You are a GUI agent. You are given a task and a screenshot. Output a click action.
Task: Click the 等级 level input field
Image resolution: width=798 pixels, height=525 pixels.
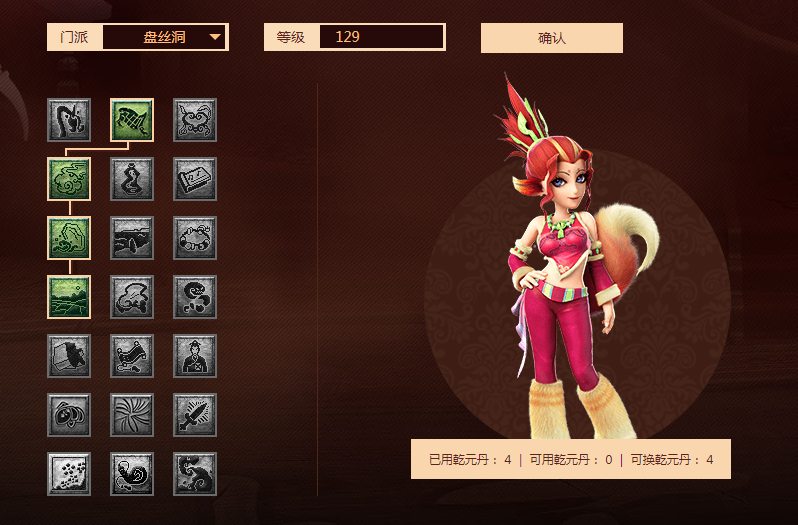[381, 38]
